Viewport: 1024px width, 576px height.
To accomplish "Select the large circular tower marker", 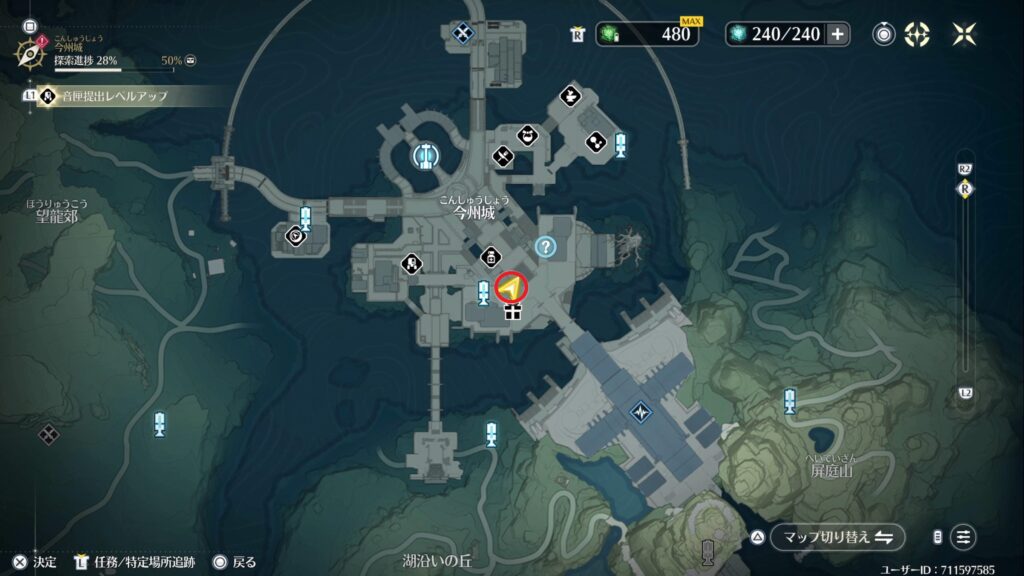I will (426, 155).
